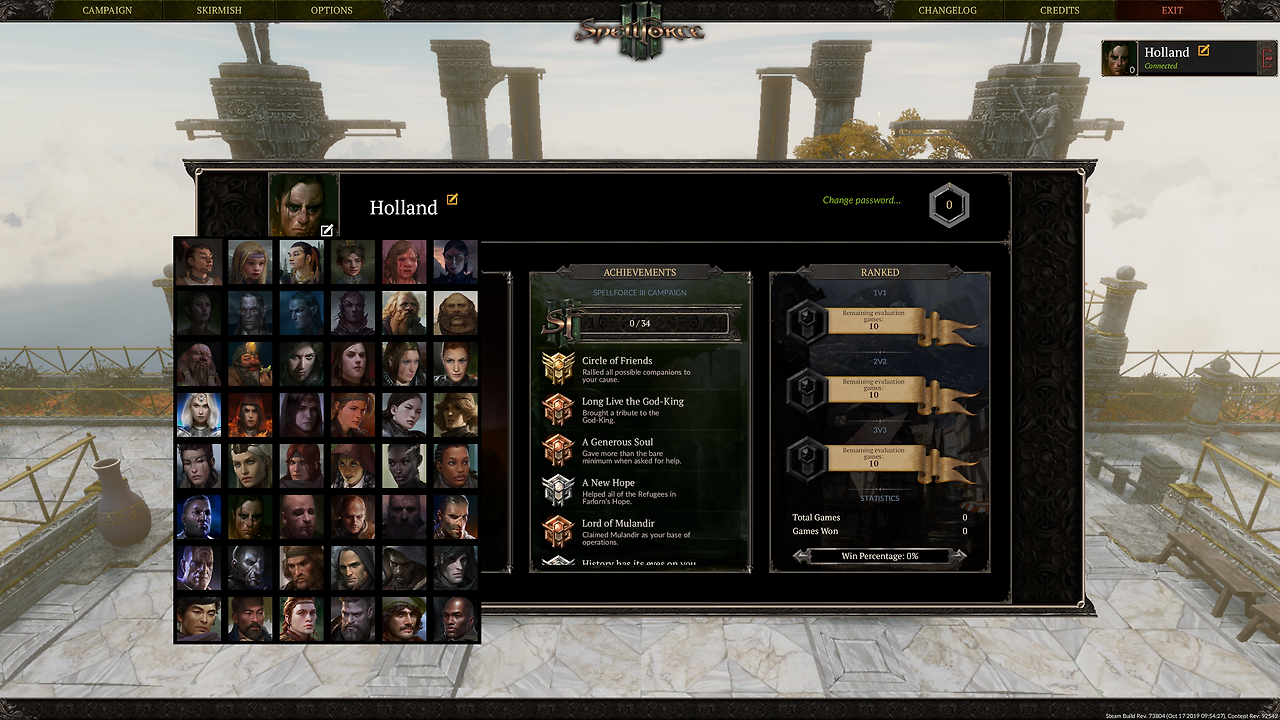Screen dimensions: 1280x720
Task: Edit the Holland profile name in the panel
Action: click(x=452, y=200)
